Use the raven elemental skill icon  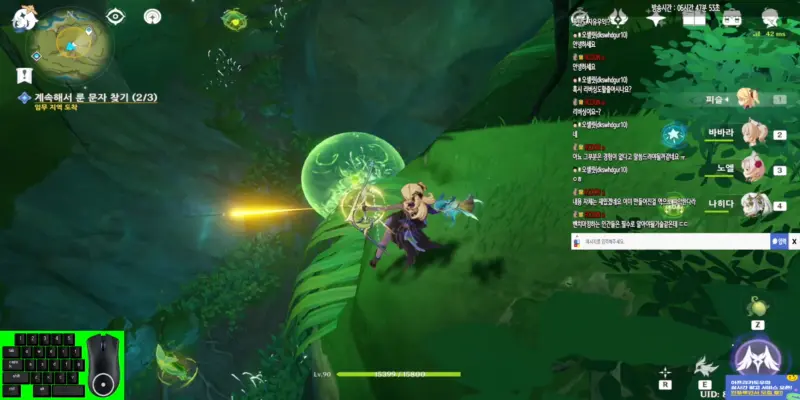click(x=706, y=366)
